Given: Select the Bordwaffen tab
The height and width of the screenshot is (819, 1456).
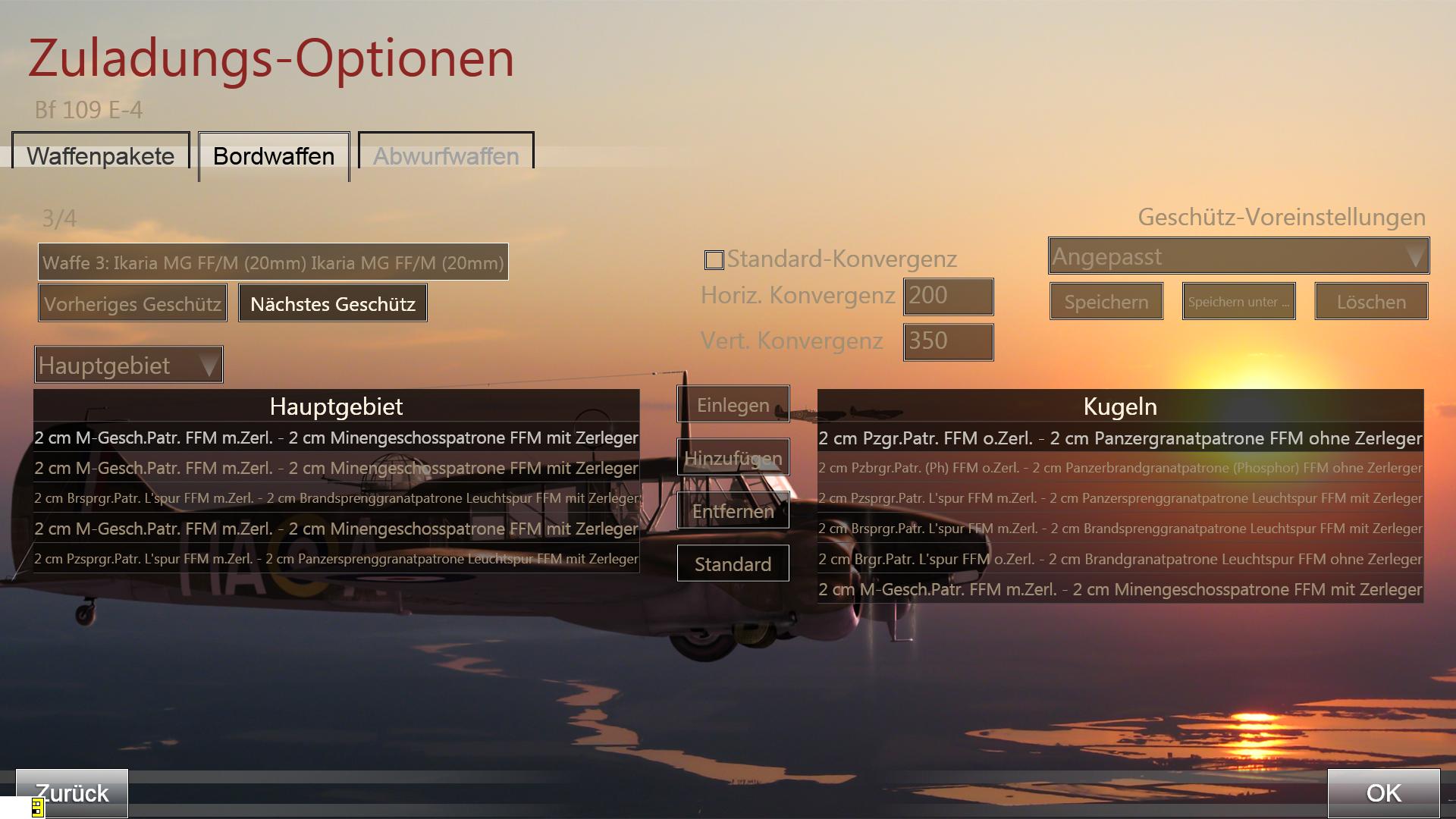Looking at the screenshot, I should click(274, 156).
